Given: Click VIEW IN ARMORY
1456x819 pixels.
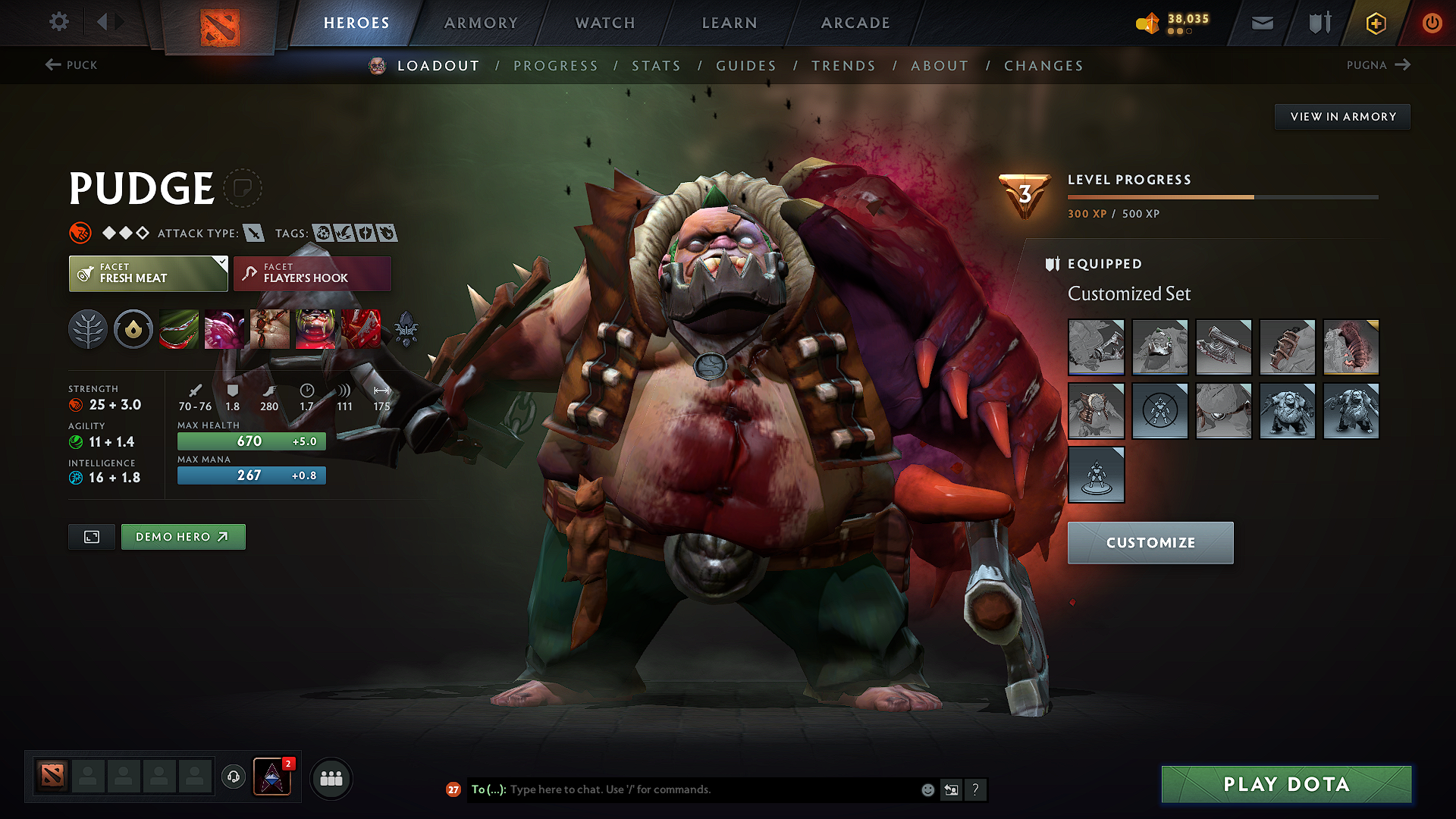Looking at the screenshot, I should coord(1342,117).
